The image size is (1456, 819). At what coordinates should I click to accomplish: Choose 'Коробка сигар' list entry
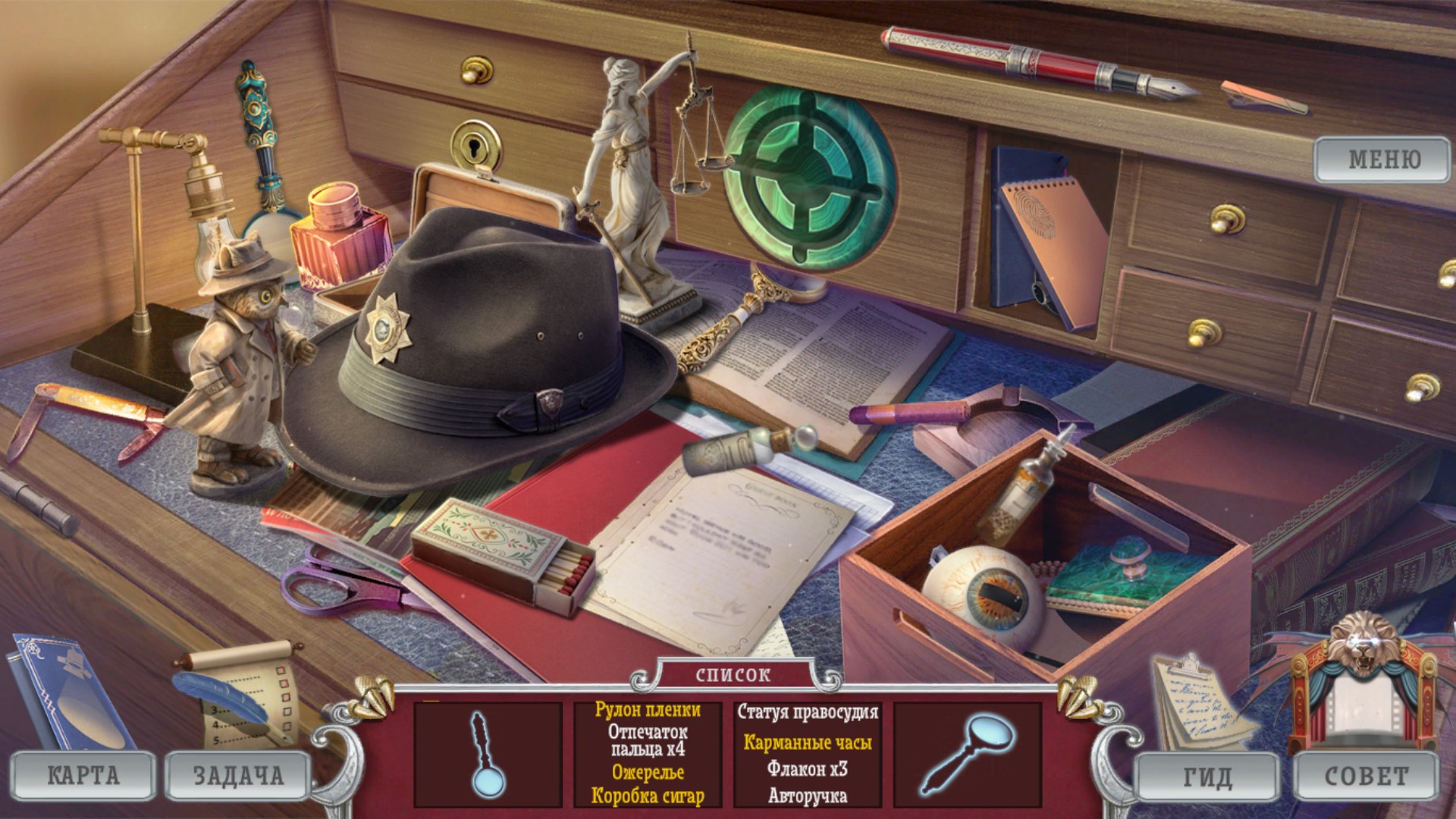pos(647,795)
